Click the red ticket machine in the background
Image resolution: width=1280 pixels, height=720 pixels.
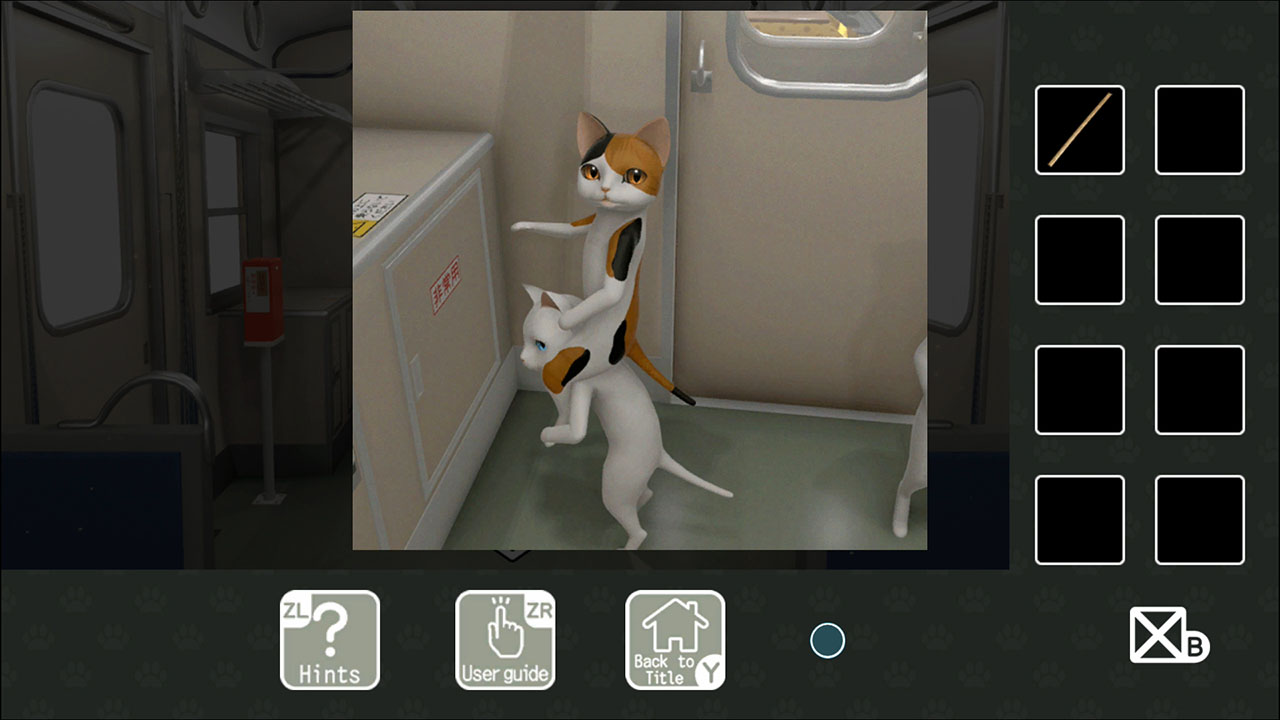262,300
